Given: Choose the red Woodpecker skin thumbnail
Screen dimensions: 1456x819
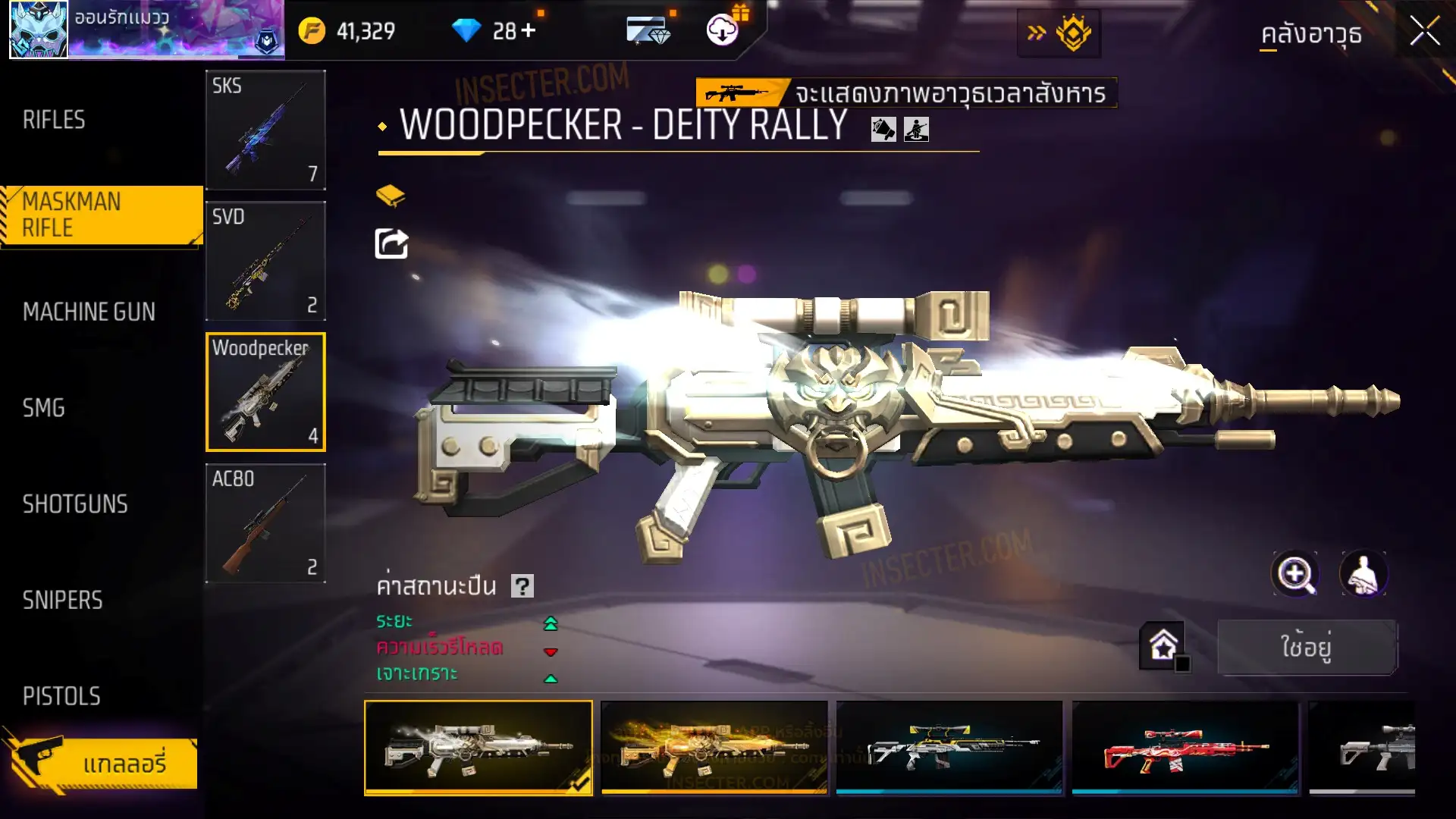Looking at the screenshot, I should 1185,748.
